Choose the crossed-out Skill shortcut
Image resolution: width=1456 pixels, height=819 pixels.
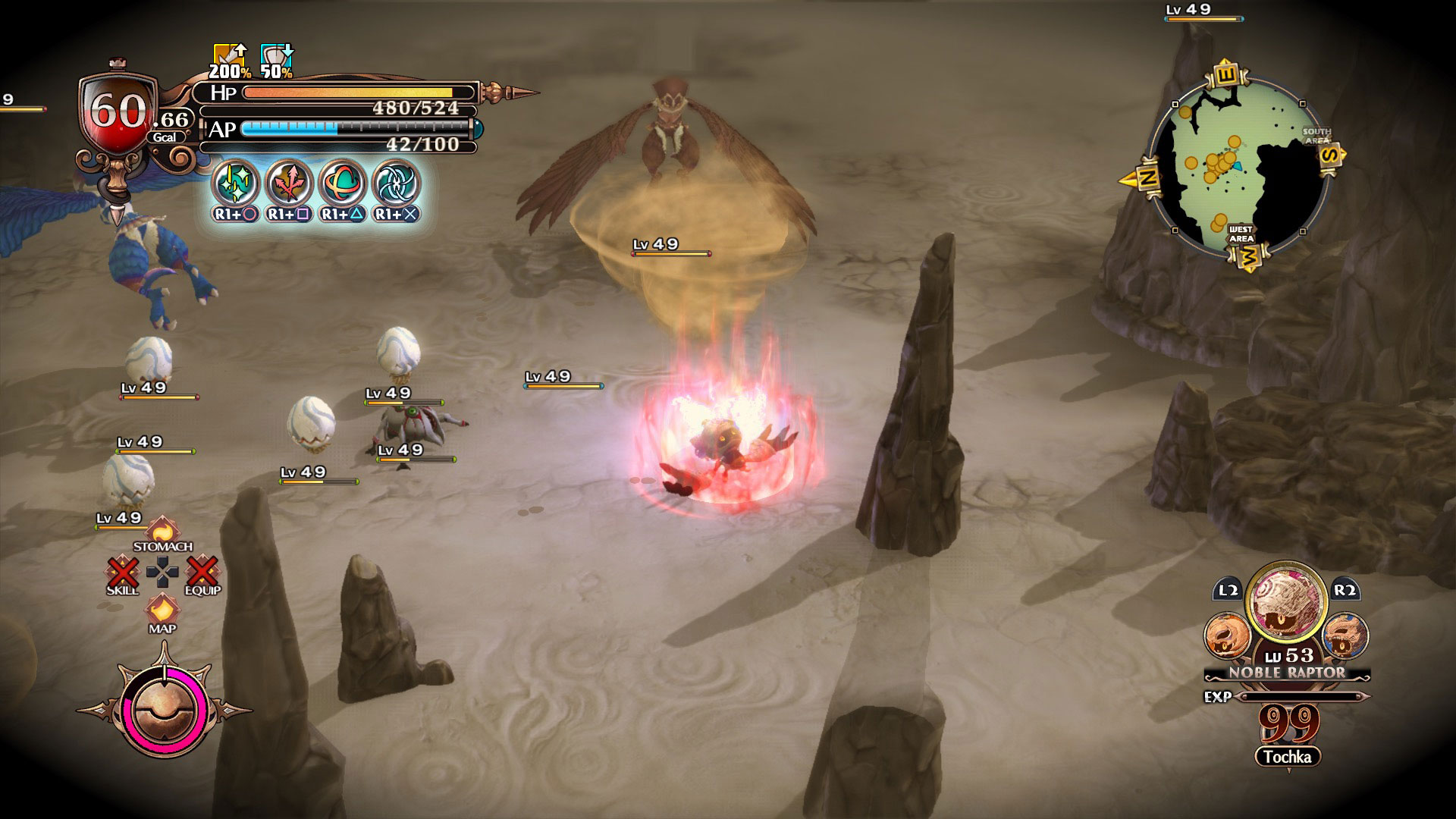coord(123,573)
